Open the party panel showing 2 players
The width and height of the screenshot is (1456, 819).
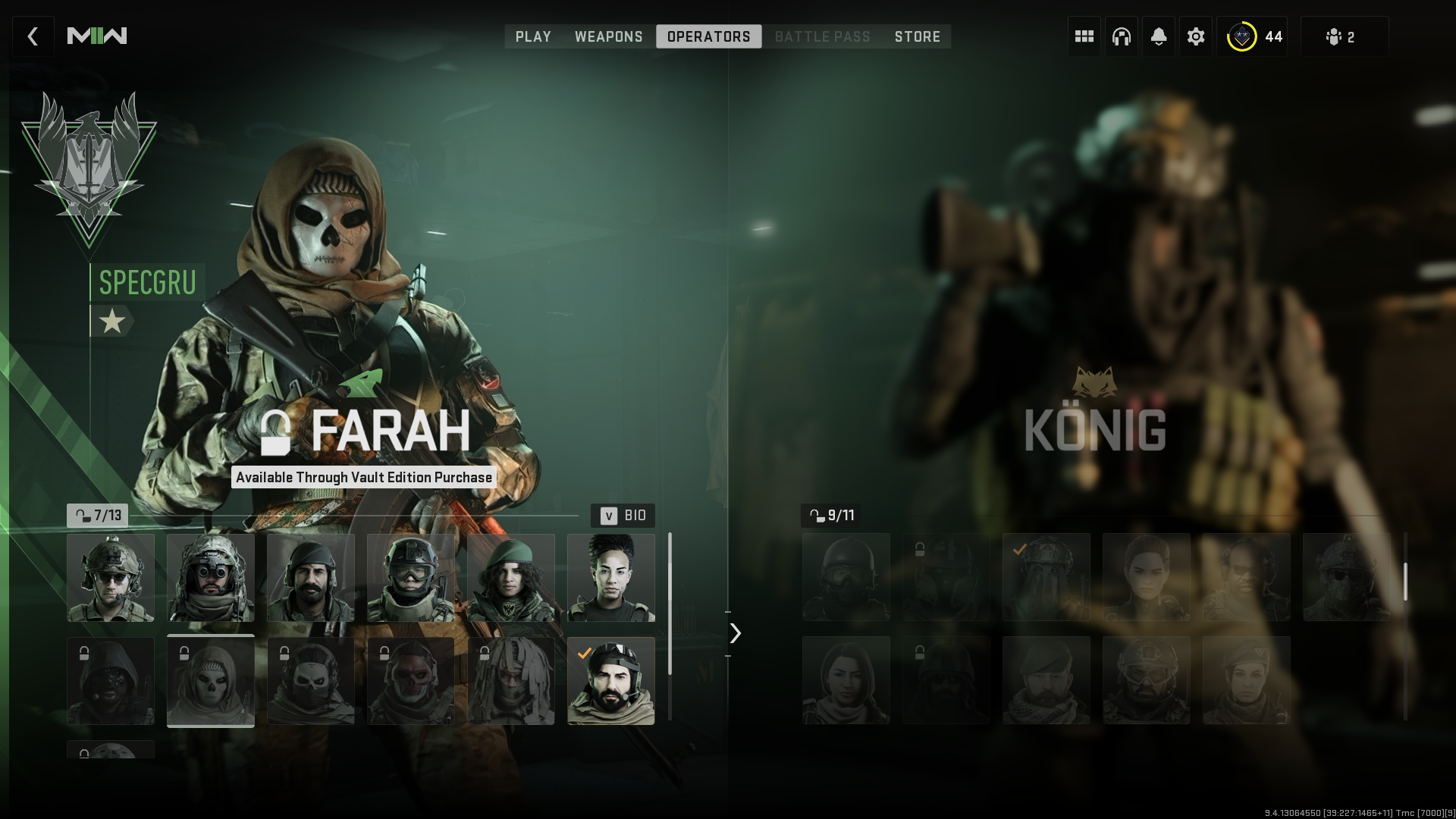pyautogui.click(x=1345, y=36)
